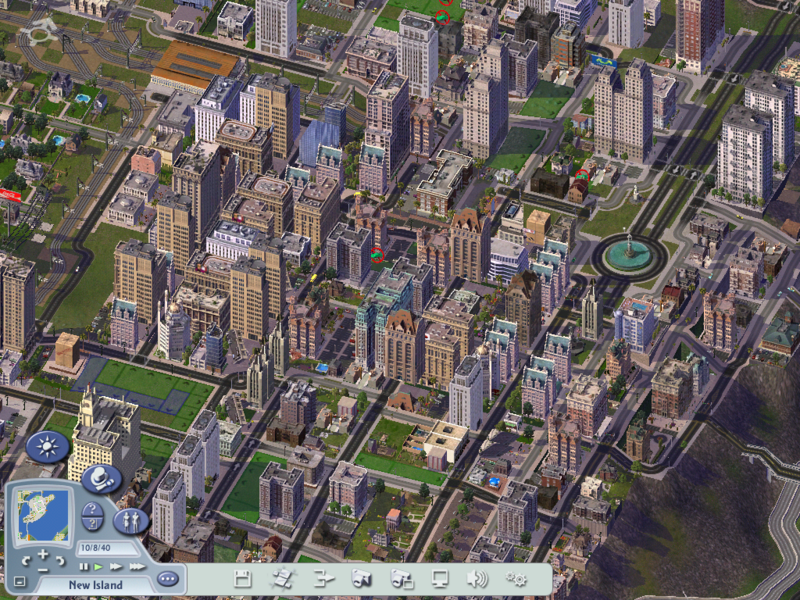The height and width of the screenshot is (600, 800).
Task: Set simulation to double-arrow fast speed
Action: tap(116, 567)
